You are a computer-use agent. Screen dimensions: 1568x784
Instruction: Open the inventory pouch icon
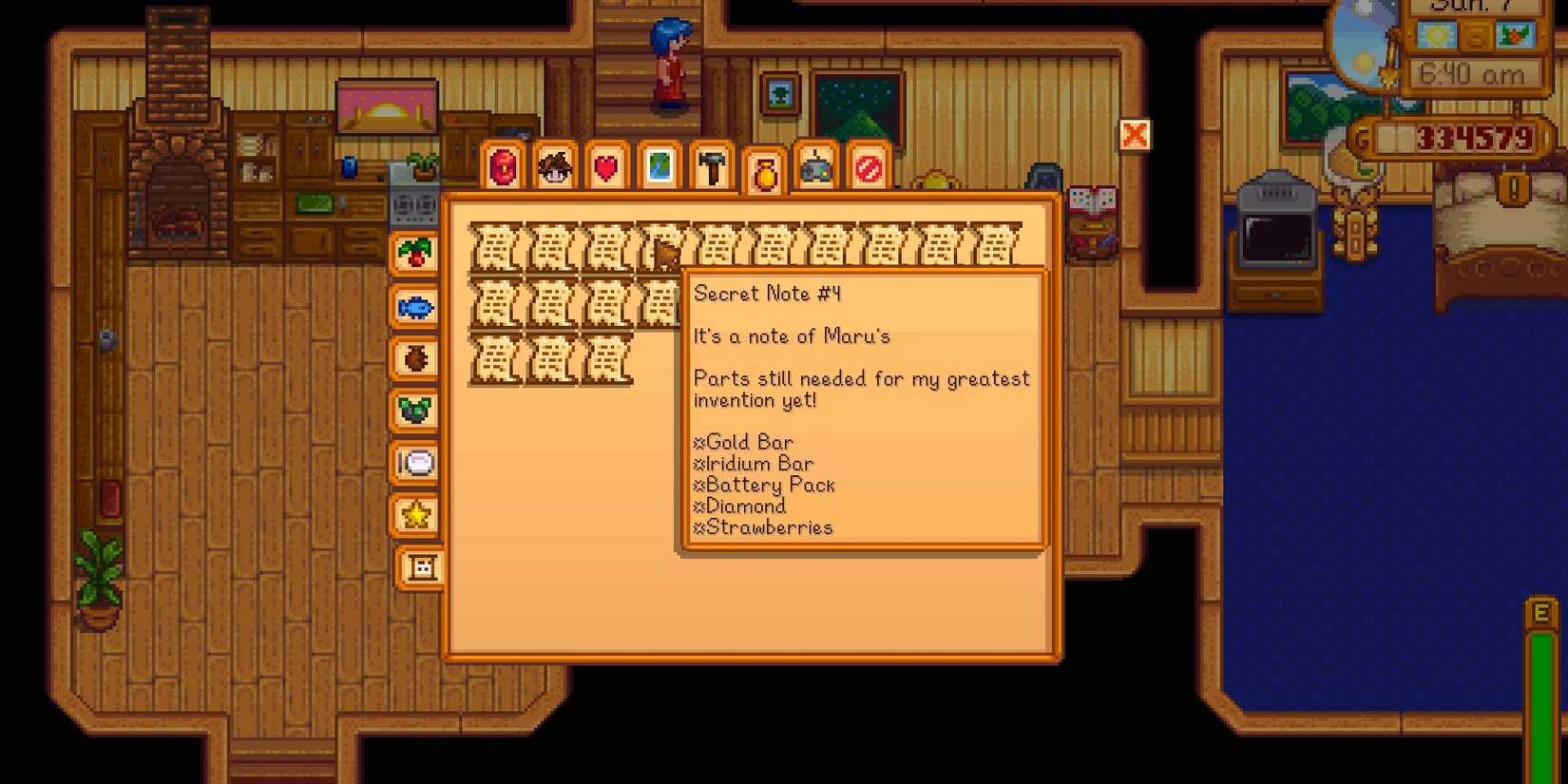tap(503, 166)
